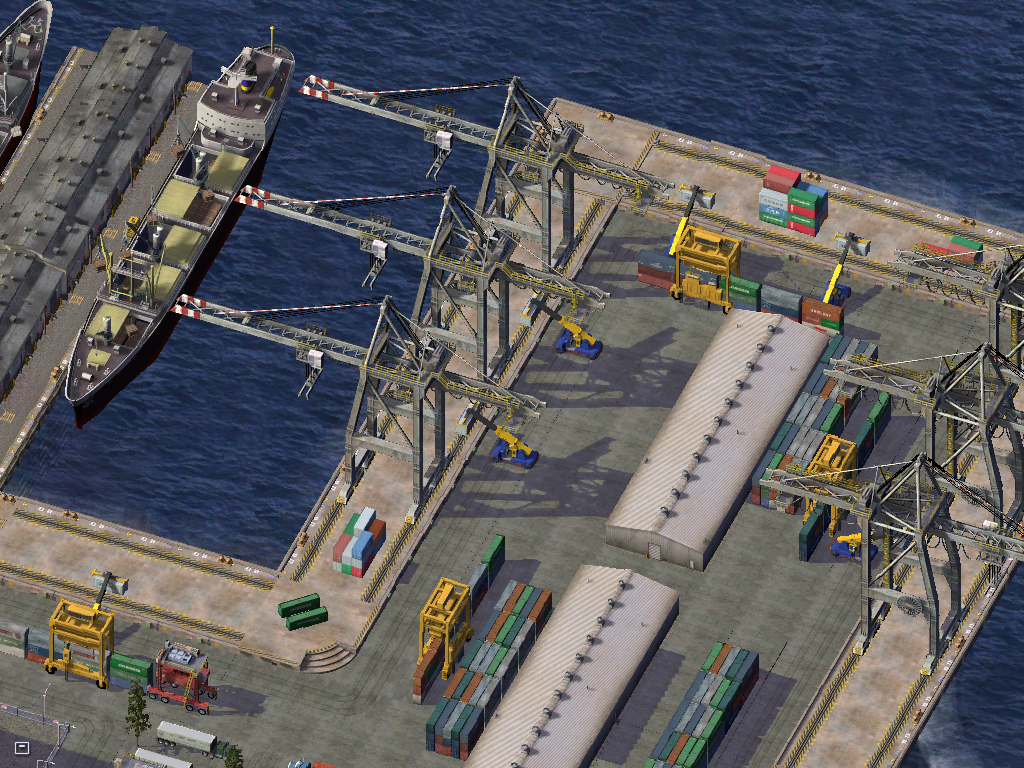Click the small restore-interface box icon
Screen dimensions: 1024x768
pos(22,747)
